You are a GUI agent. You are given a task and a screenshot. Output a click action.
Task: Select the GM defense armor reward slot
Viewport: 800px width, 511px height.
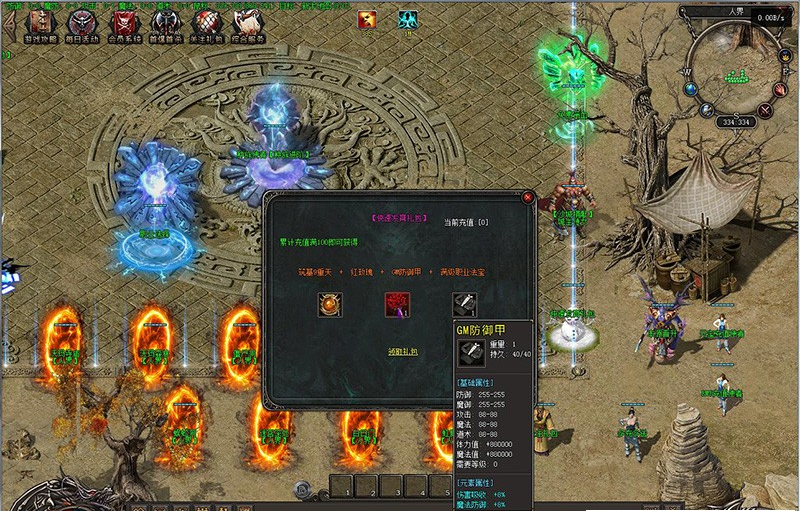(x=464, y=305)
